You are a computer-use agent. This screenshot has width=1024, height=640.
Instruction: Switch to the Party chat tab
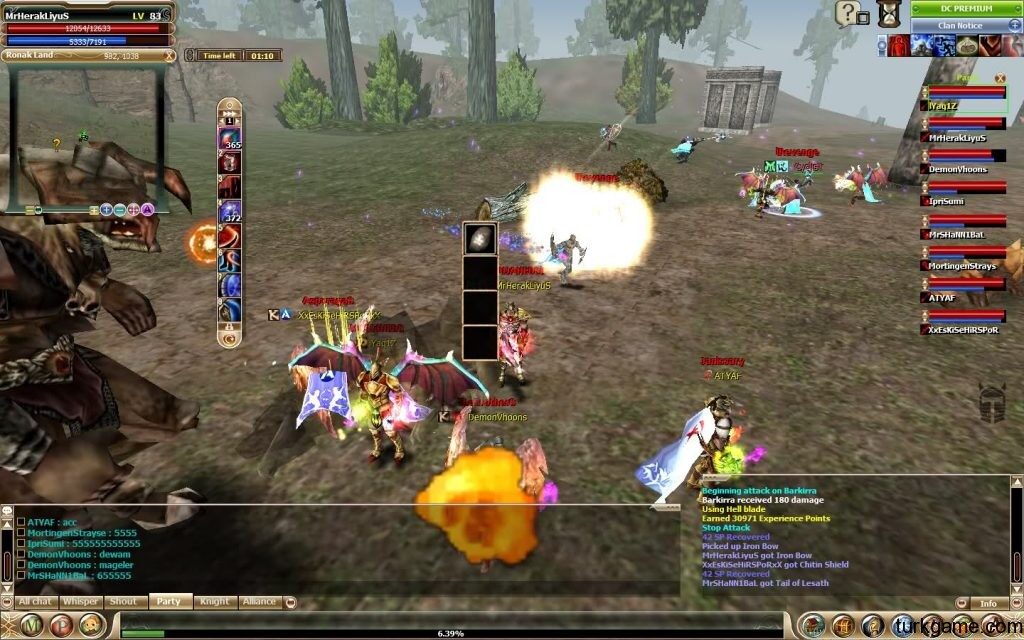[169, 602]
